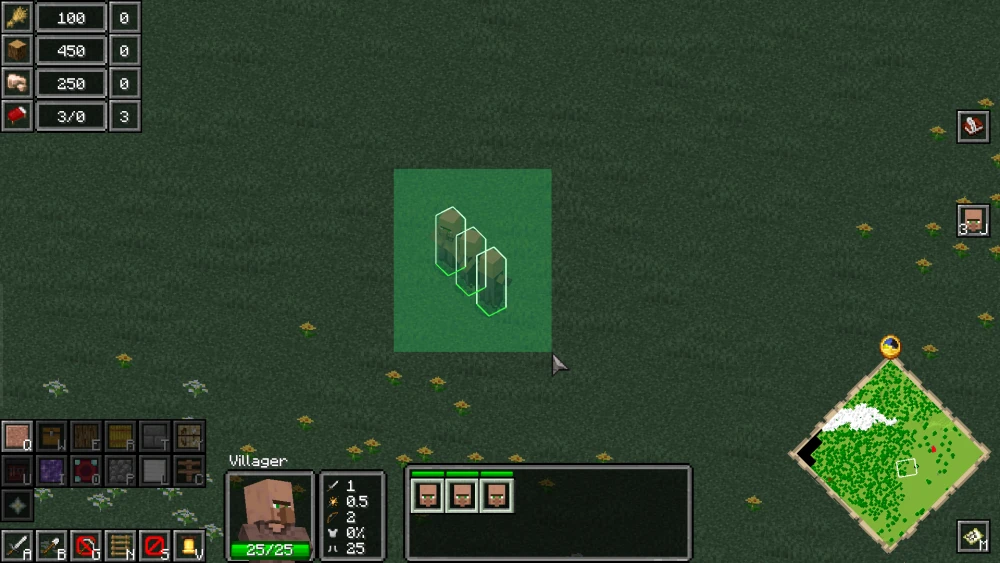Select the cobblestone block building option

pyautogui.click(x=119, y=470)
